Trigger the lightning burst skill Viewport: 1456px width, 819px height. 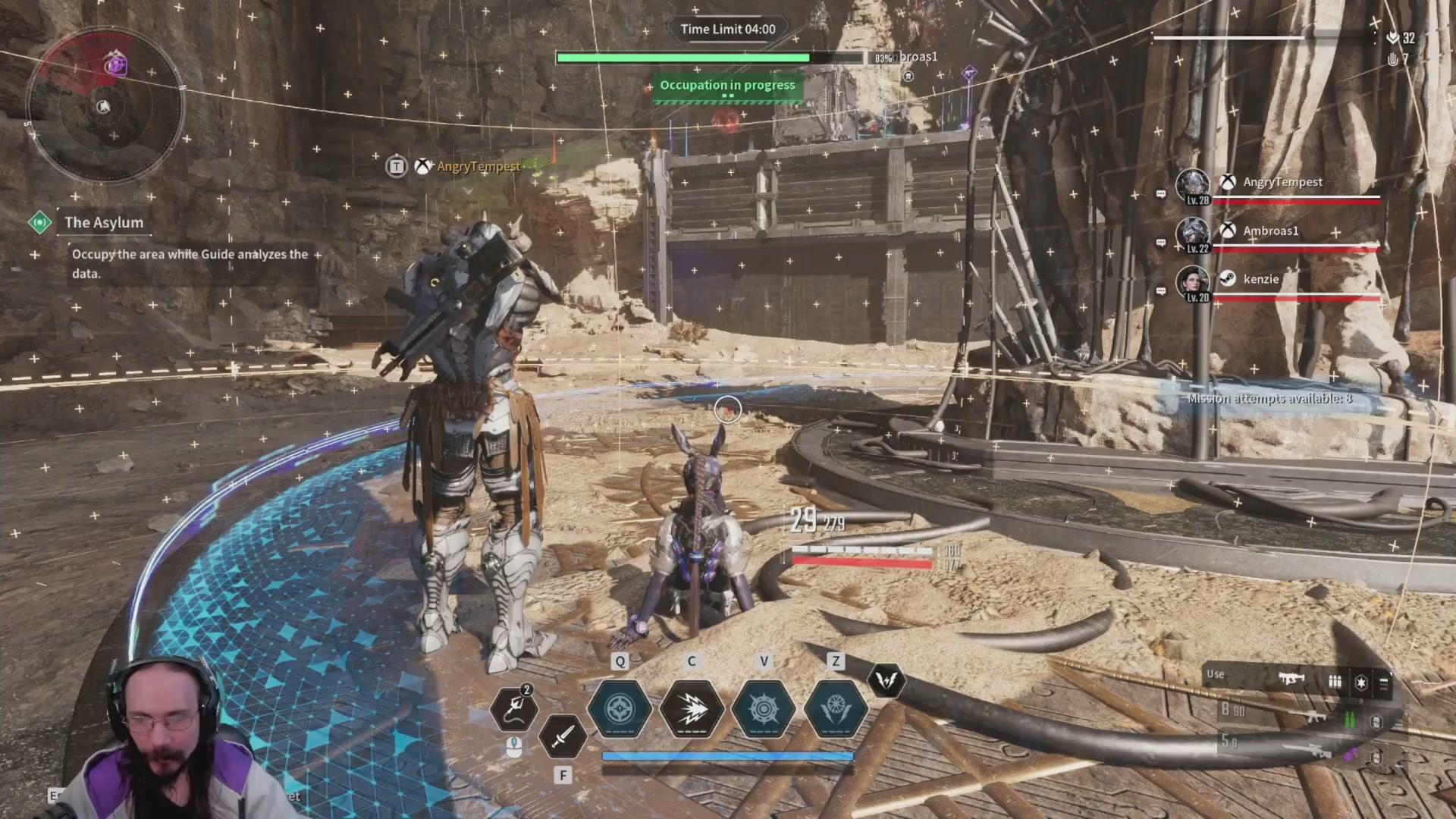tap(692, 709)
